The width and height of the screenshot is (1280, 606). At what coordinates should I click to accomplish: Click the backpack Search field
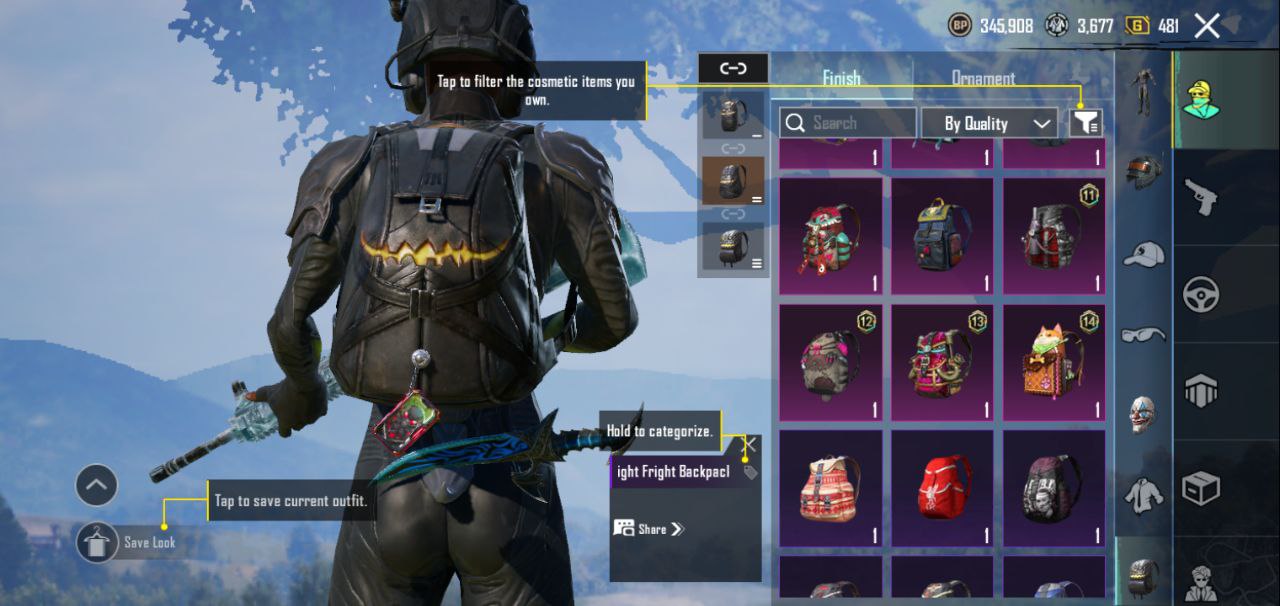click(x=848, y=123)
